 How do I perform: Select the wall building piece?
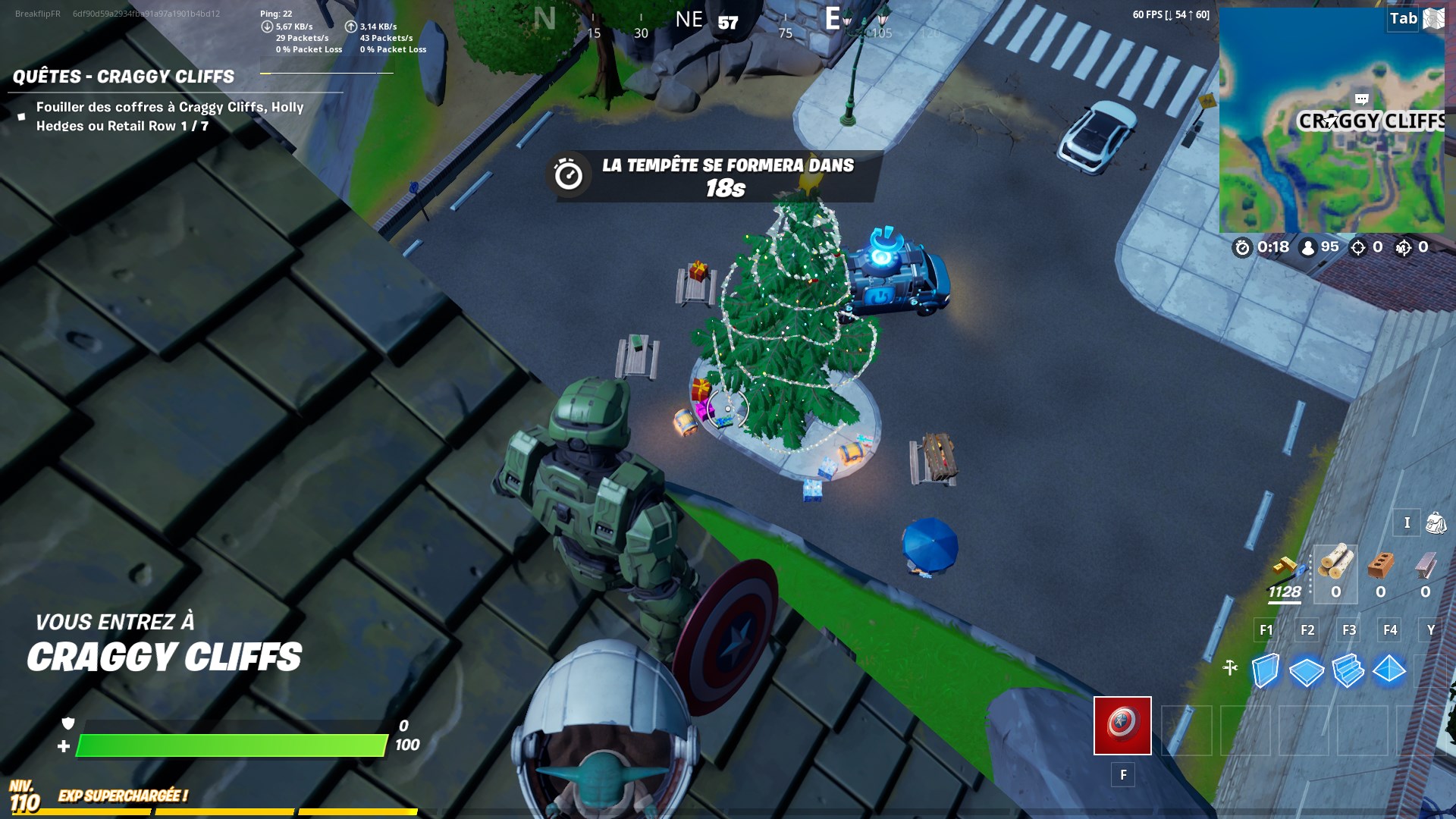coord(1266,669)
